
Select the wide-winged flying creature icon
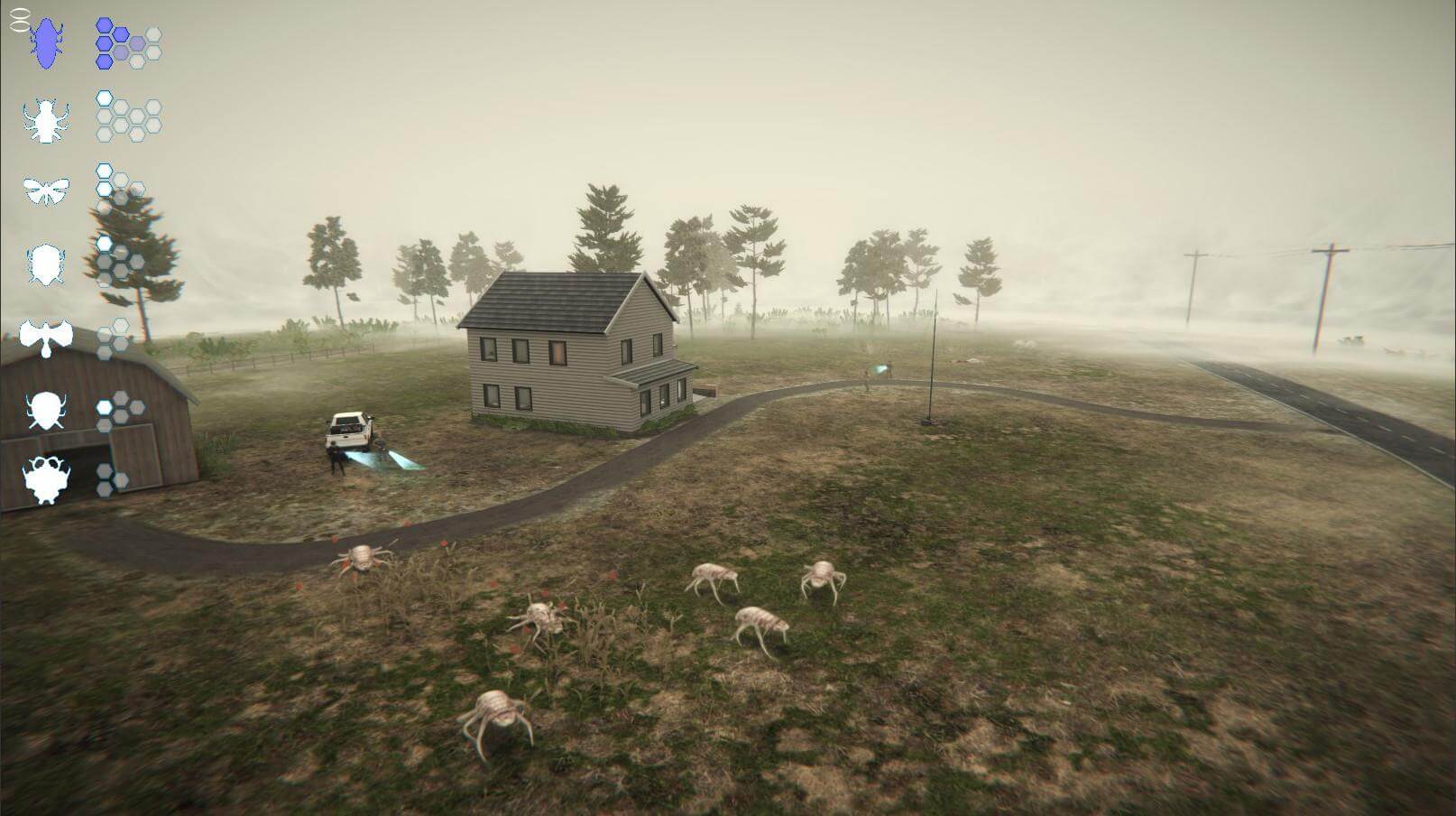click(46, 338)
